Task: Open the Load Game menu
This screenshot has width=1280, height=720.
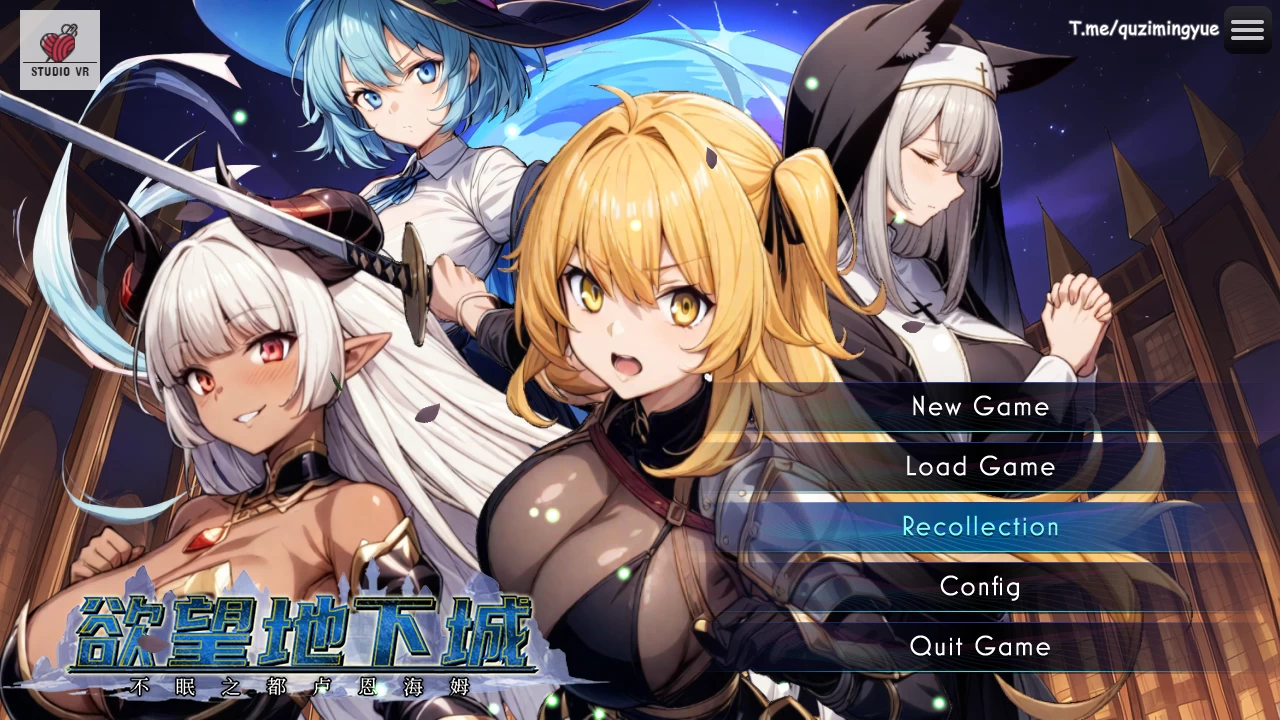Action: point(980,467)
